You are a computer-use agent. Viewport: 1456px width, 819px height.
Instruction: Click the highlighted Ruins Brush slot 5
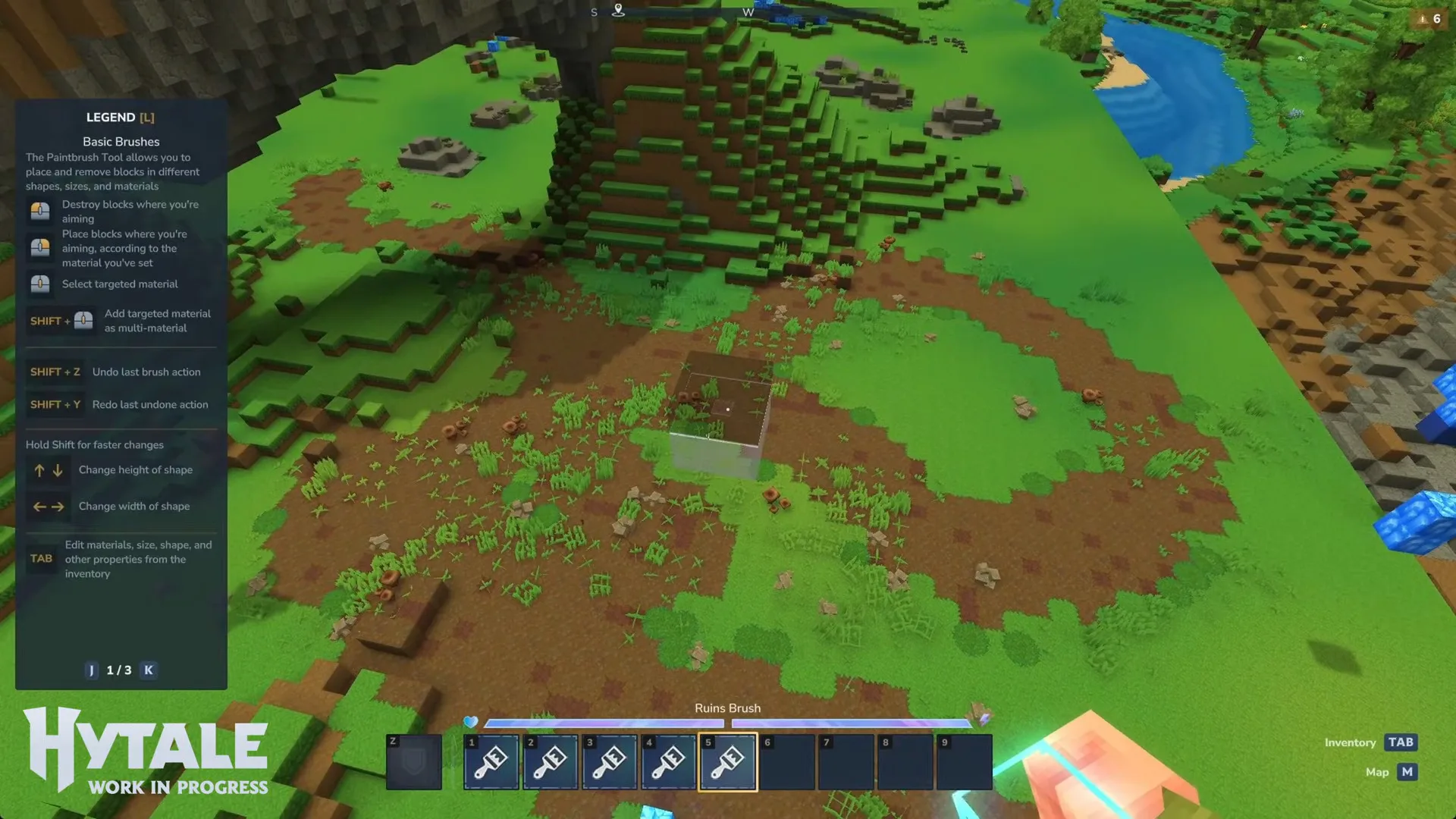tap(728, 762)
